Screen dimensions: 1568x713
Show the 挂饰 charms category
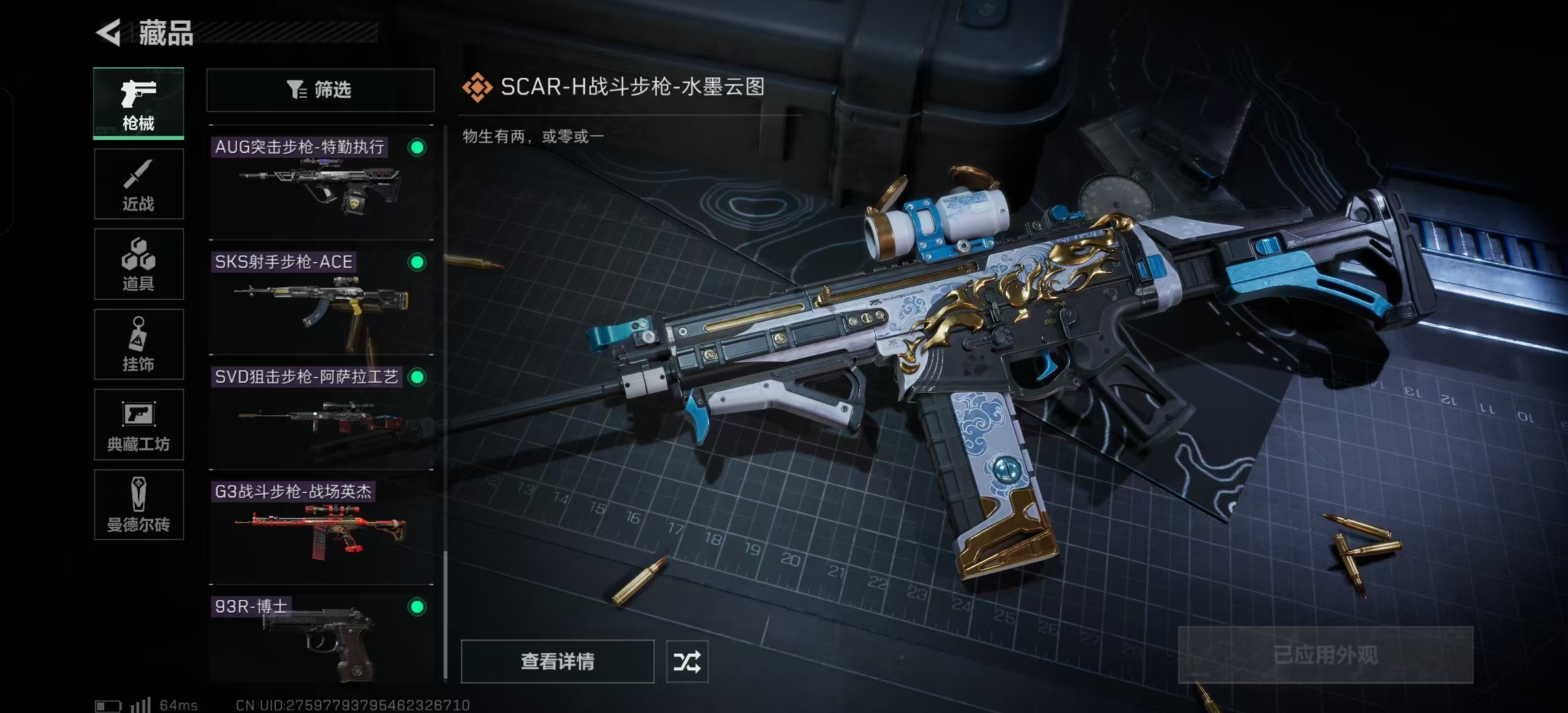(139, 344)
